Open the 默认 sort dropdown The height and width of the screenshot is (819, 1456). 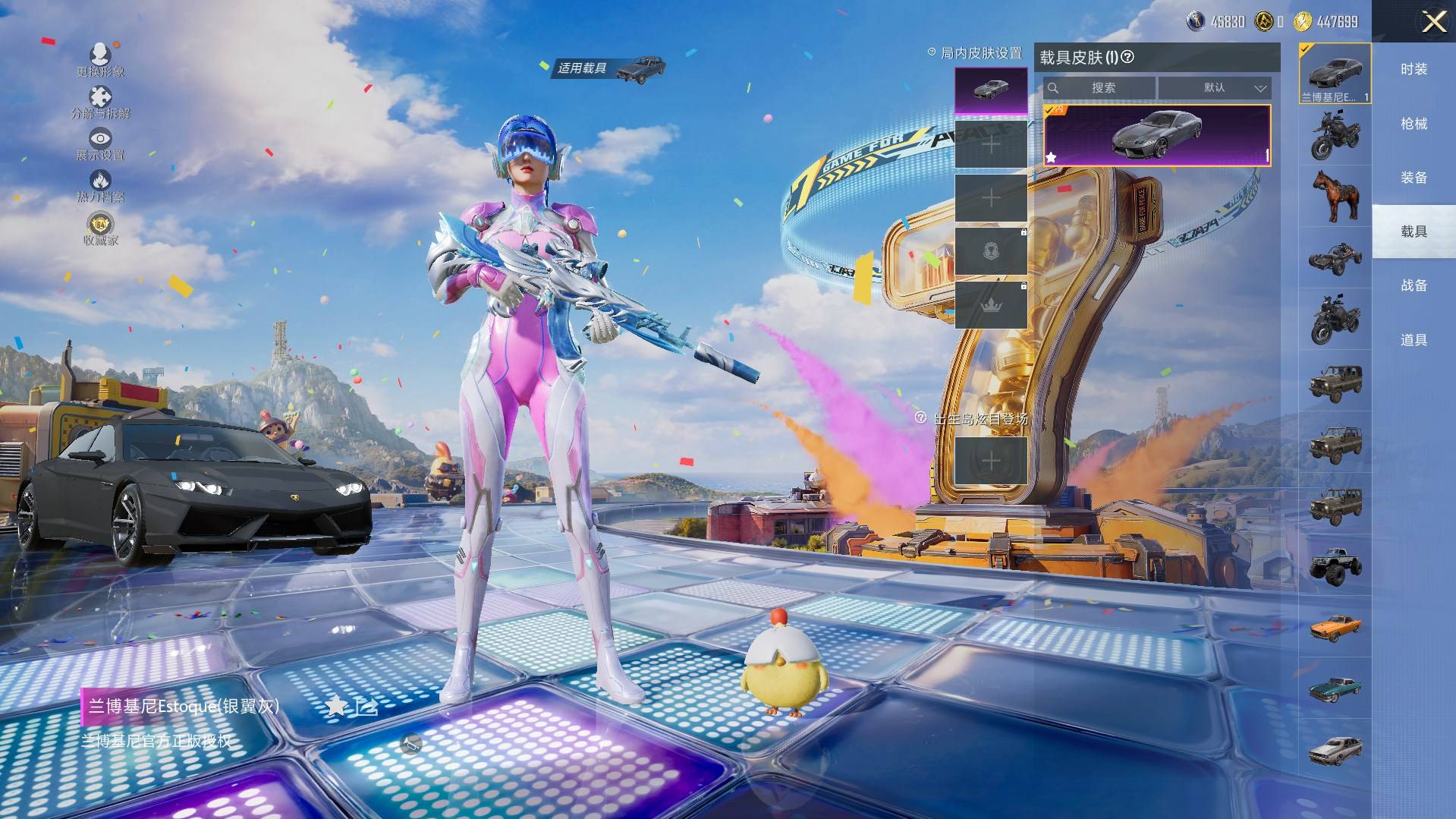tap(1214, 88)
